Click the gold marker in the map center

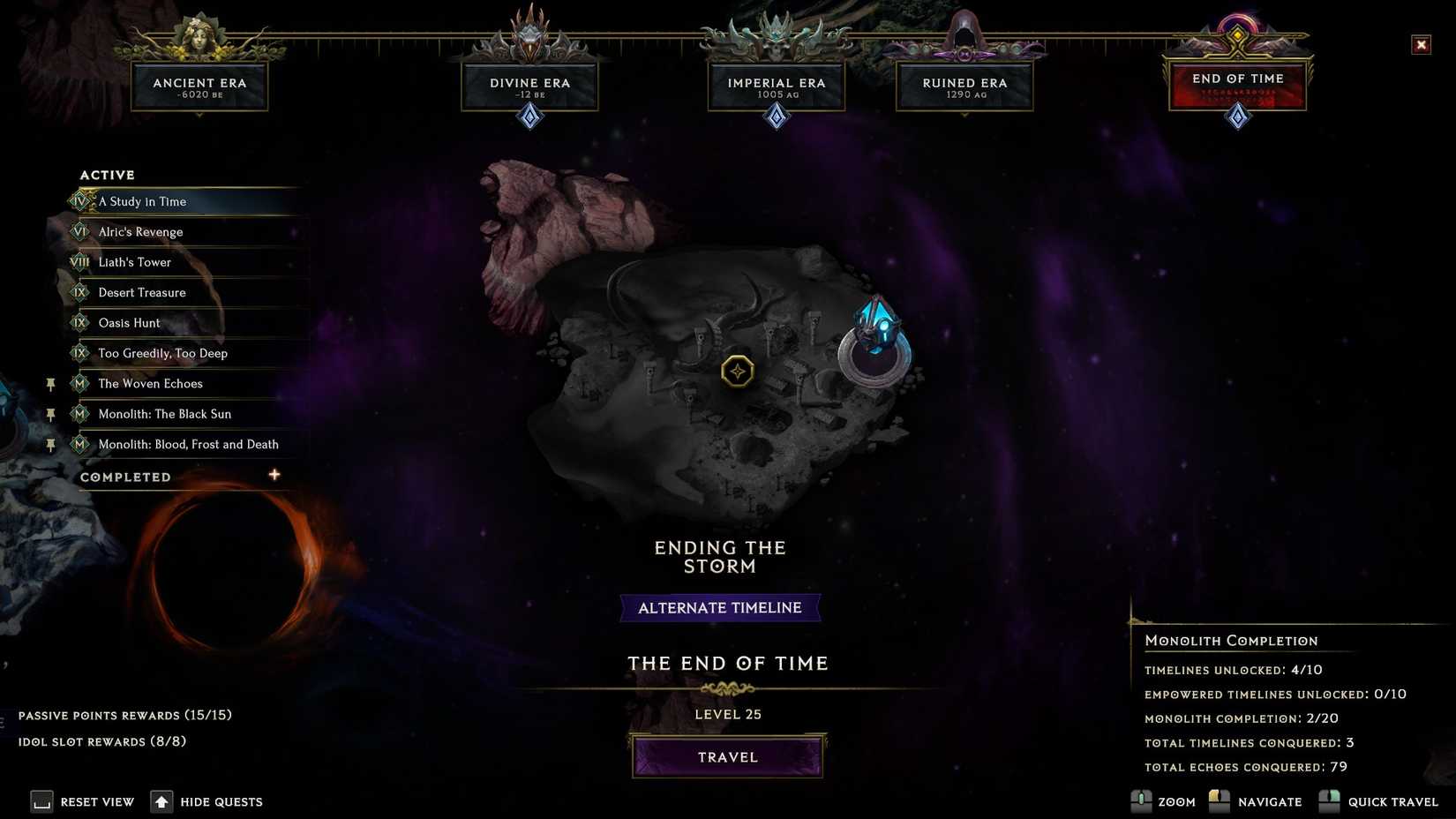click(x=738, y=371)
